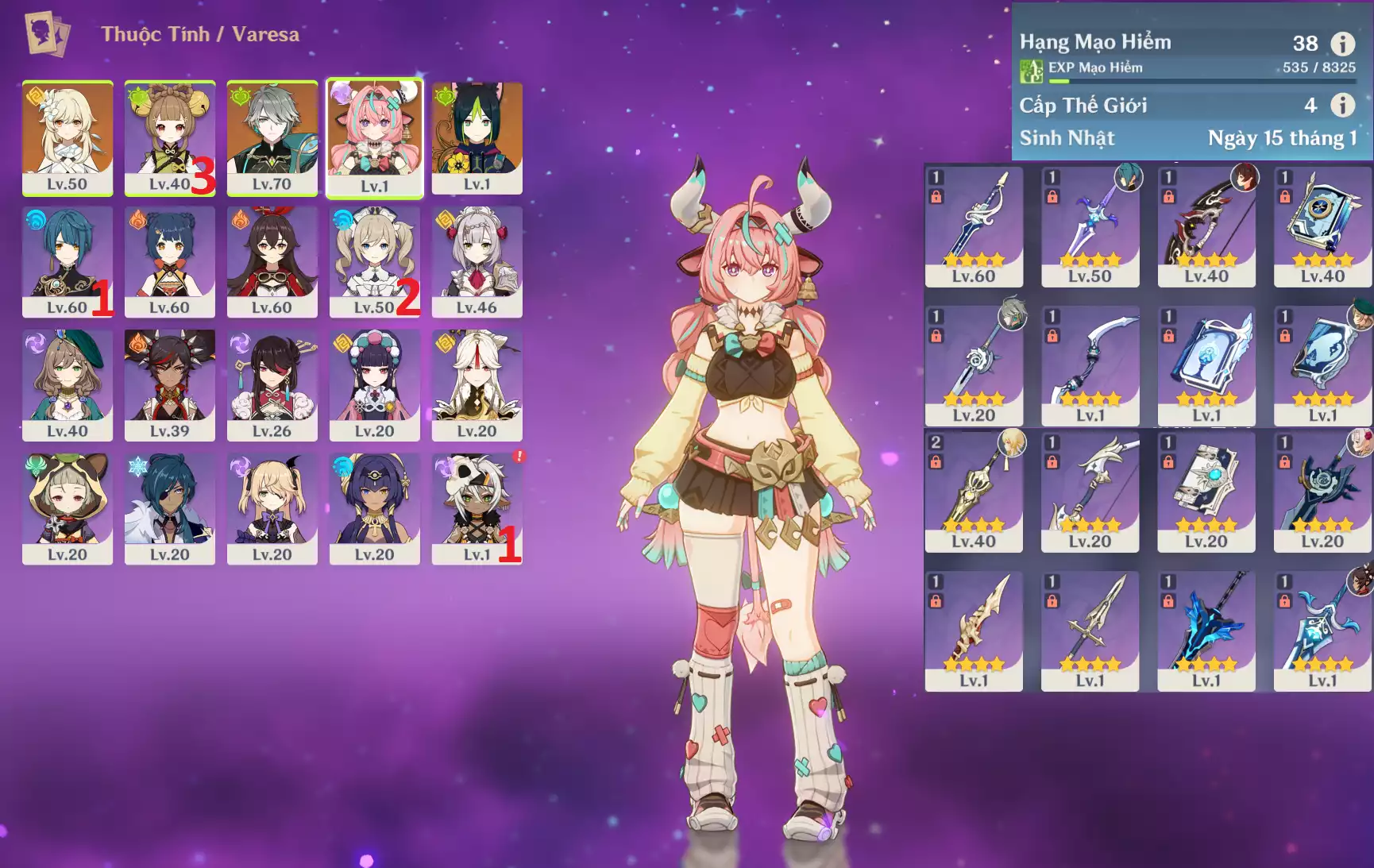Select Varesa's highlighted Lv.1 portrait
The image size is (1374, 868).
coord(375,137)
